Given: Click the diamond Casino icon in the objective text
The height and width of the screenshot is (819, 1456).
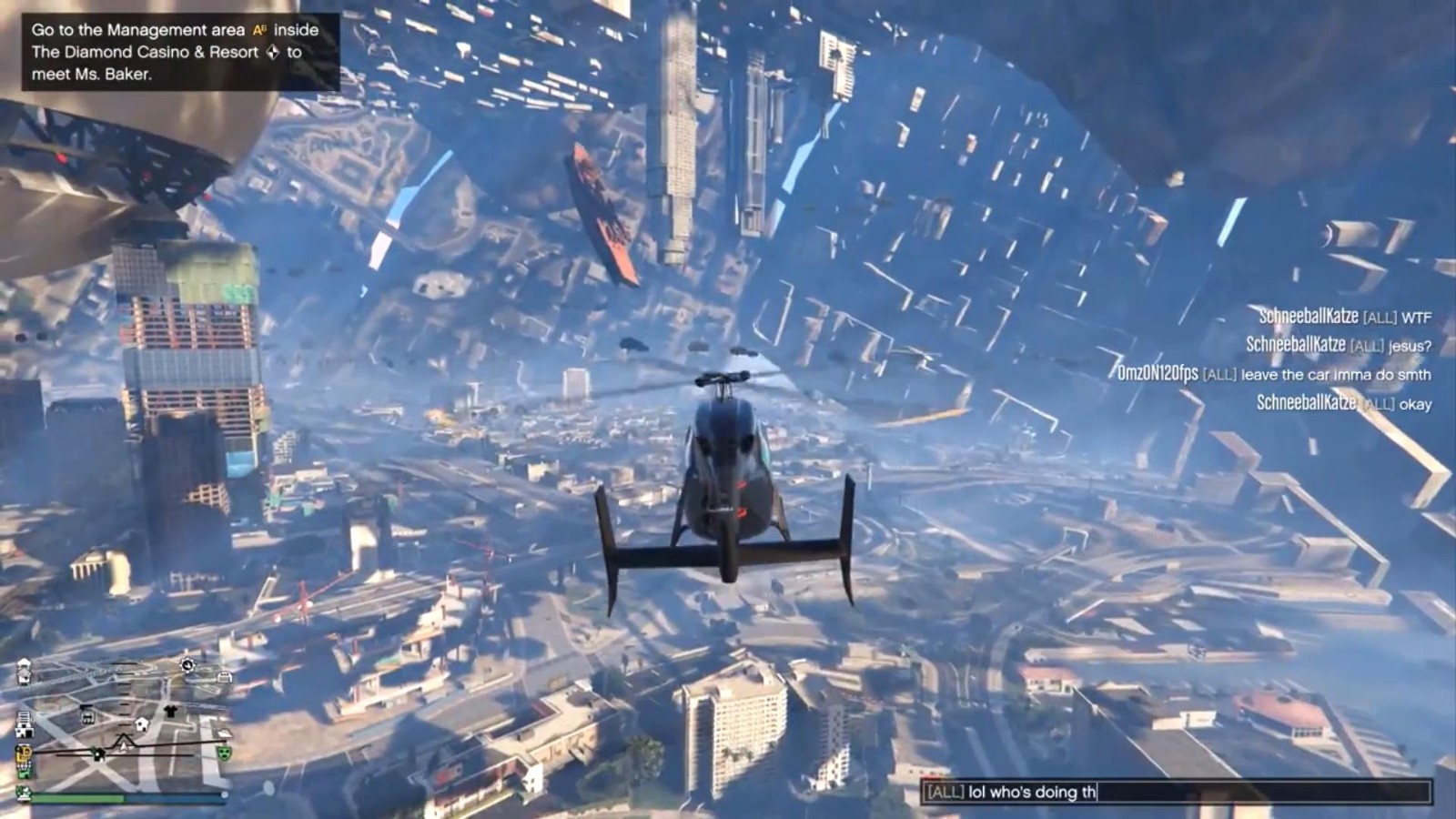Looking at the screenshot, I should point(274,53).
